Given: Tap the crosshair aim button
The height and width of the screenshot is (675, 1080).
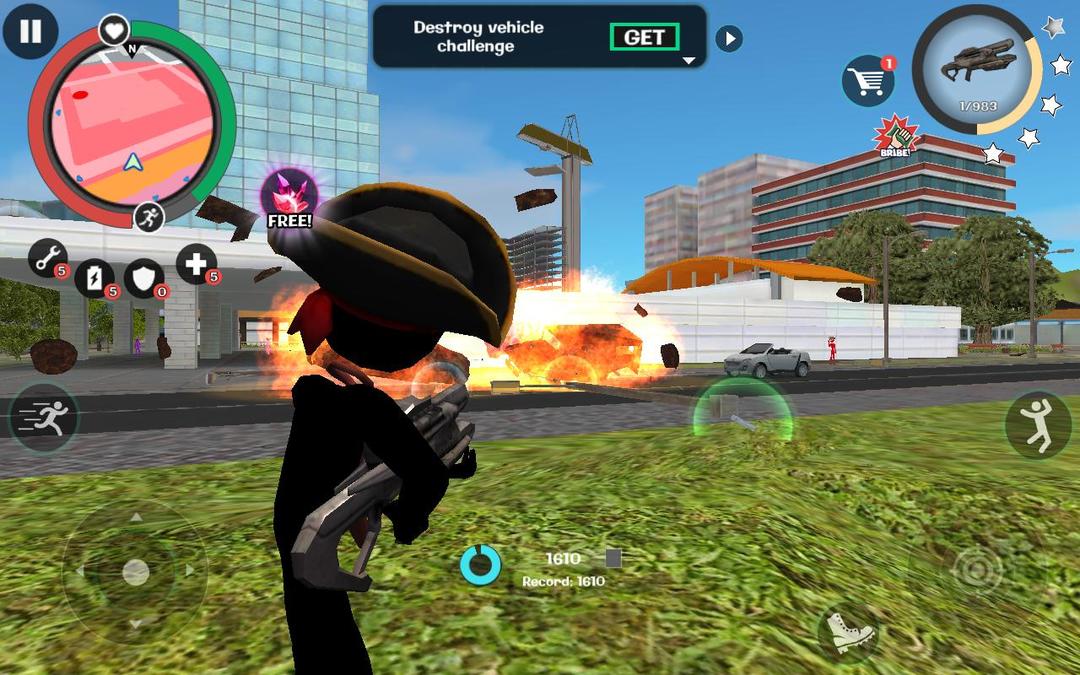Looking at the screenshot, I should (977, 571).
